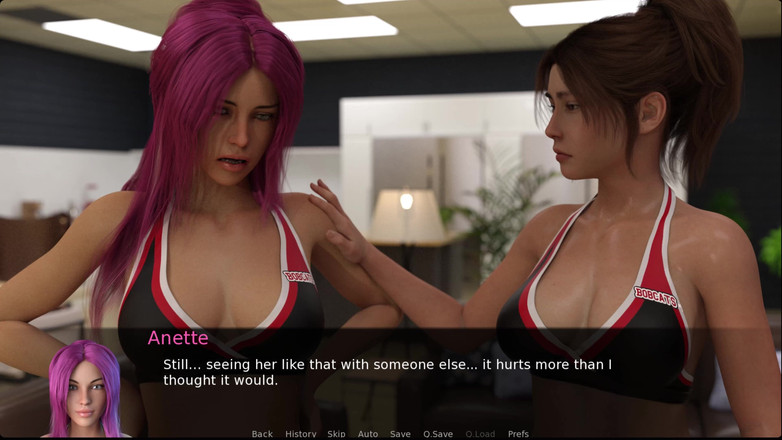Open the Prefs settings screen

[518, 434]
